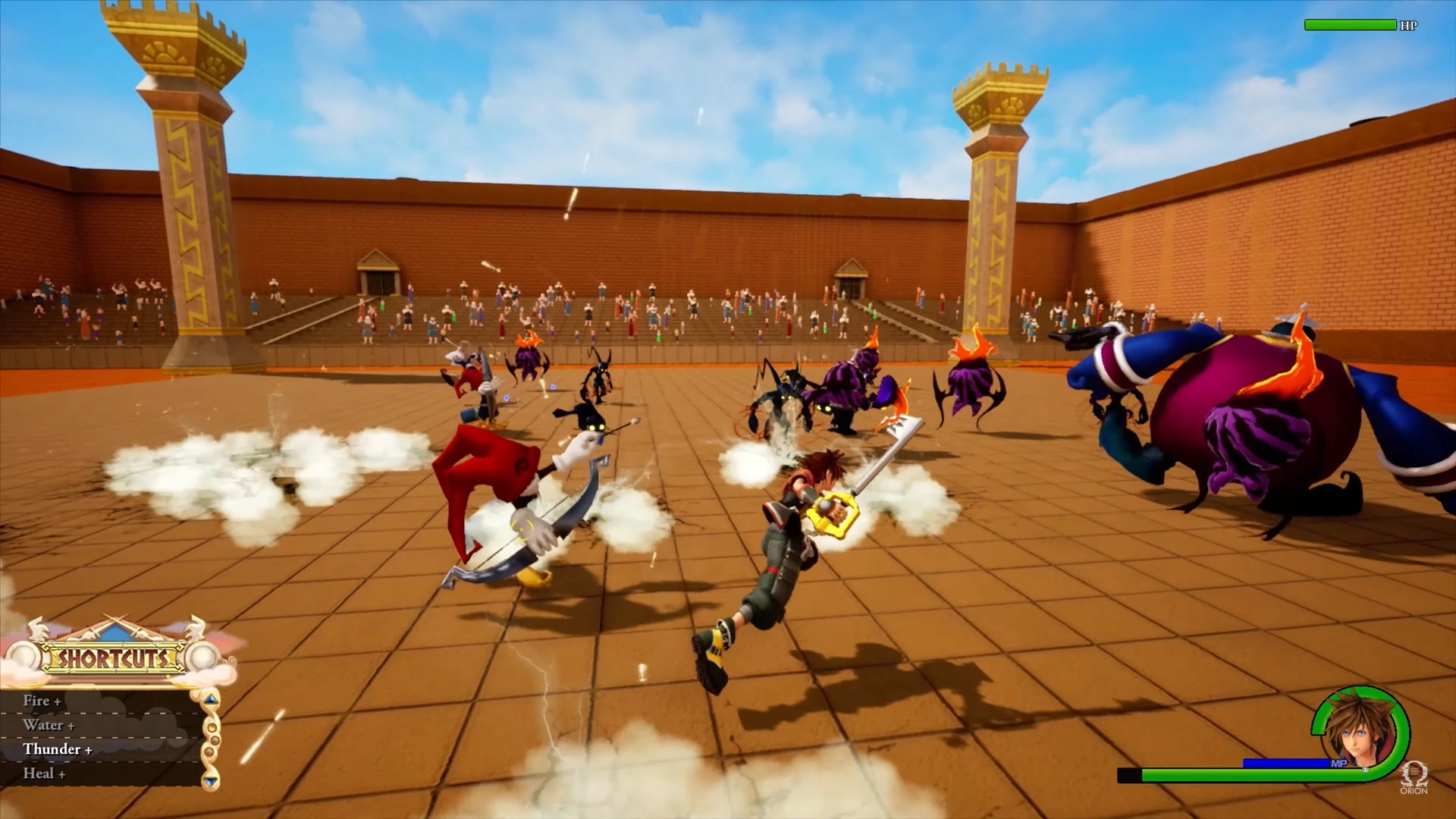
Task: Select the Fire + shortcut
Action: click(x=42, y=701)
